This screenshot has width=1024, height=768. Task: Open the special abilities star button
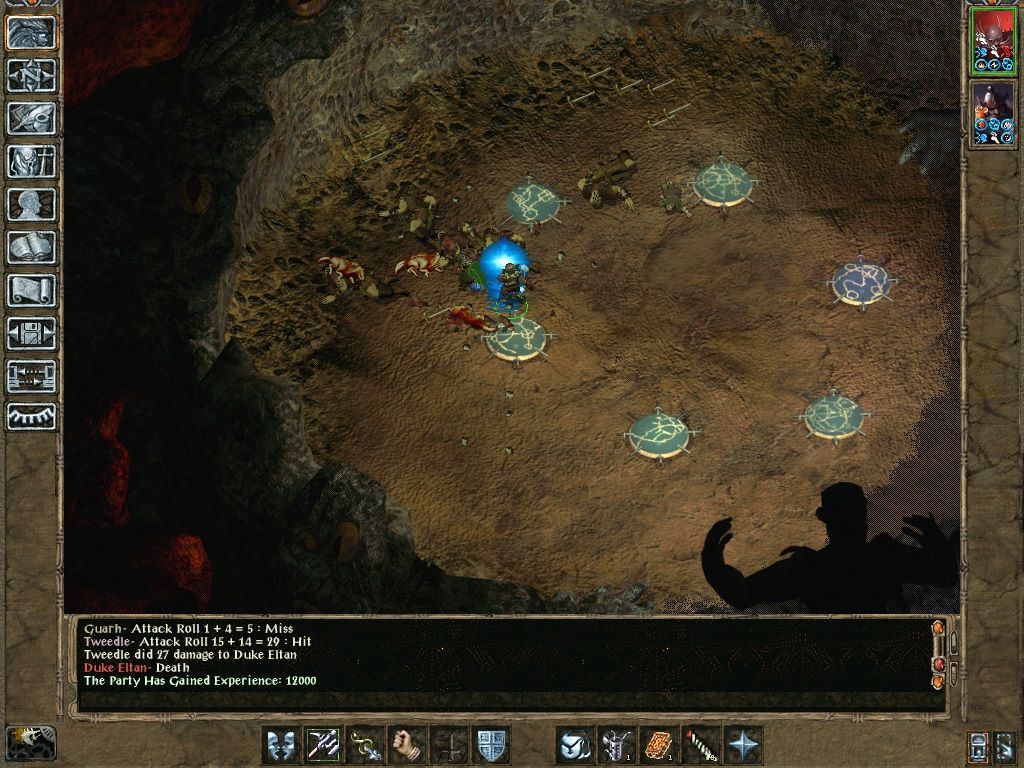[x=743, y=745]
